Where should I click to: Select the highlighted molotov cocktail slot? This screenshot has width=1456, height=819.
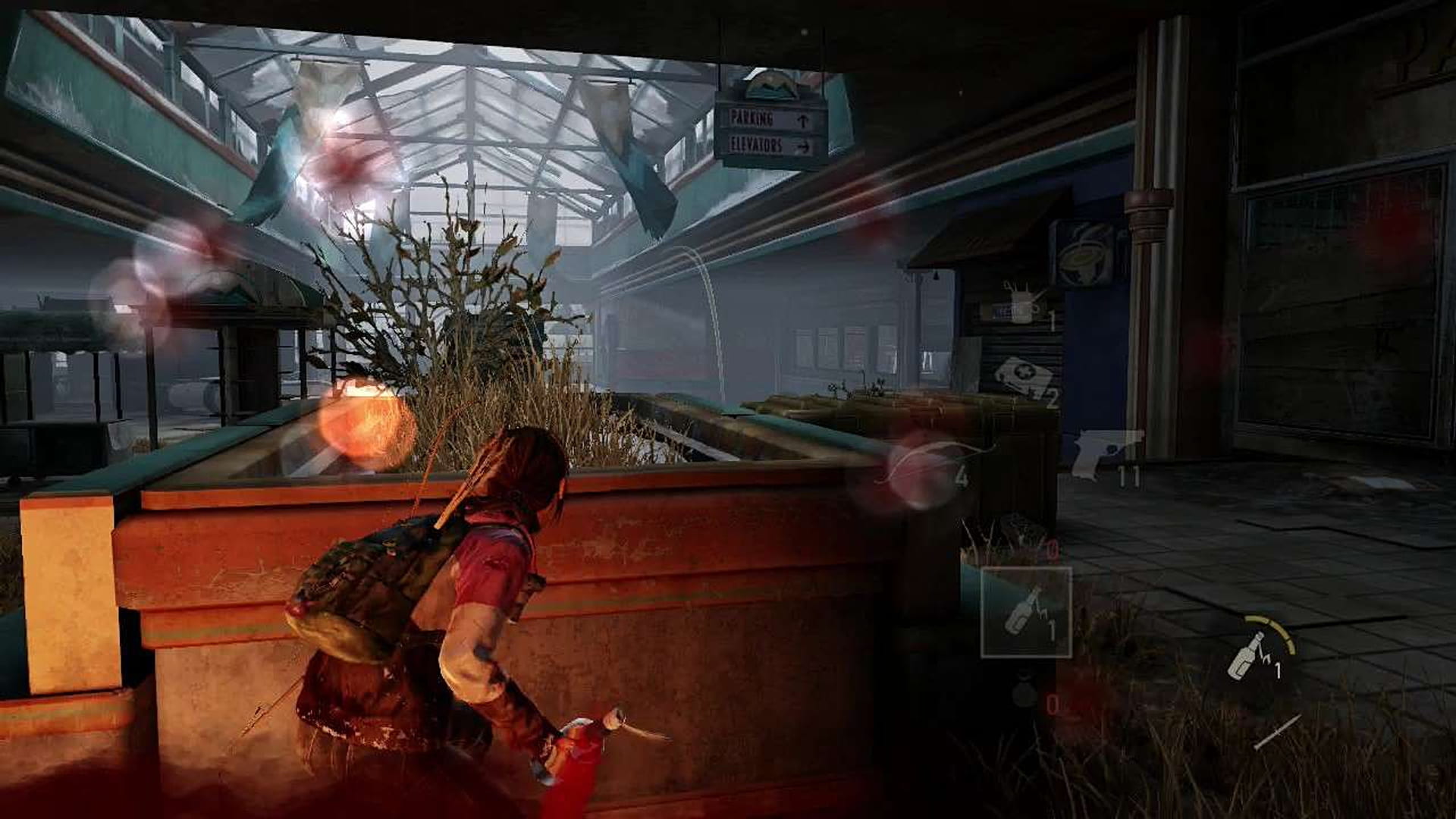coord(1026,611)
